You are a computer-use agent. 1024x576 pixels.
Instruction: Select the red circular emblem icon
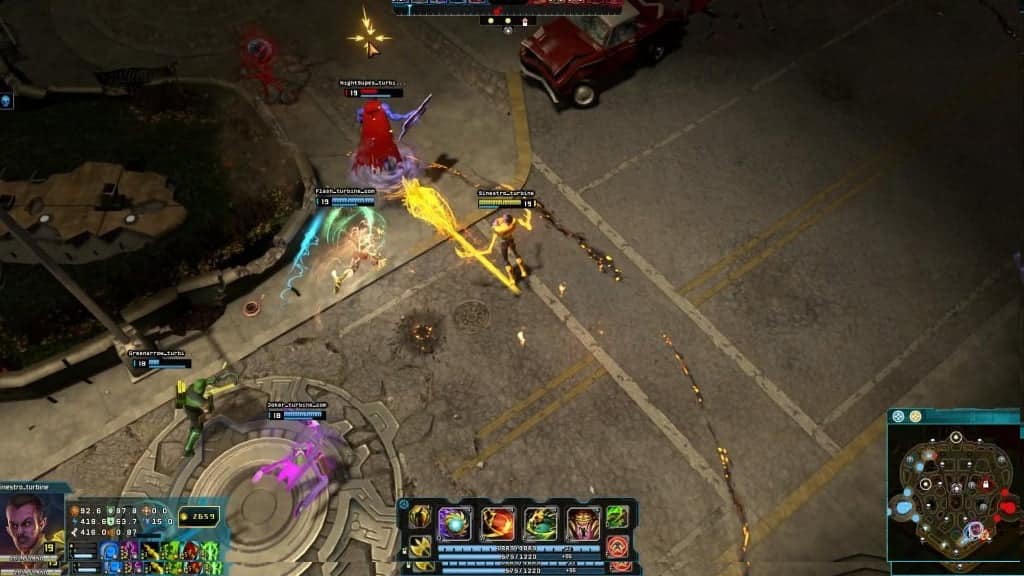(x=618, y=547)
